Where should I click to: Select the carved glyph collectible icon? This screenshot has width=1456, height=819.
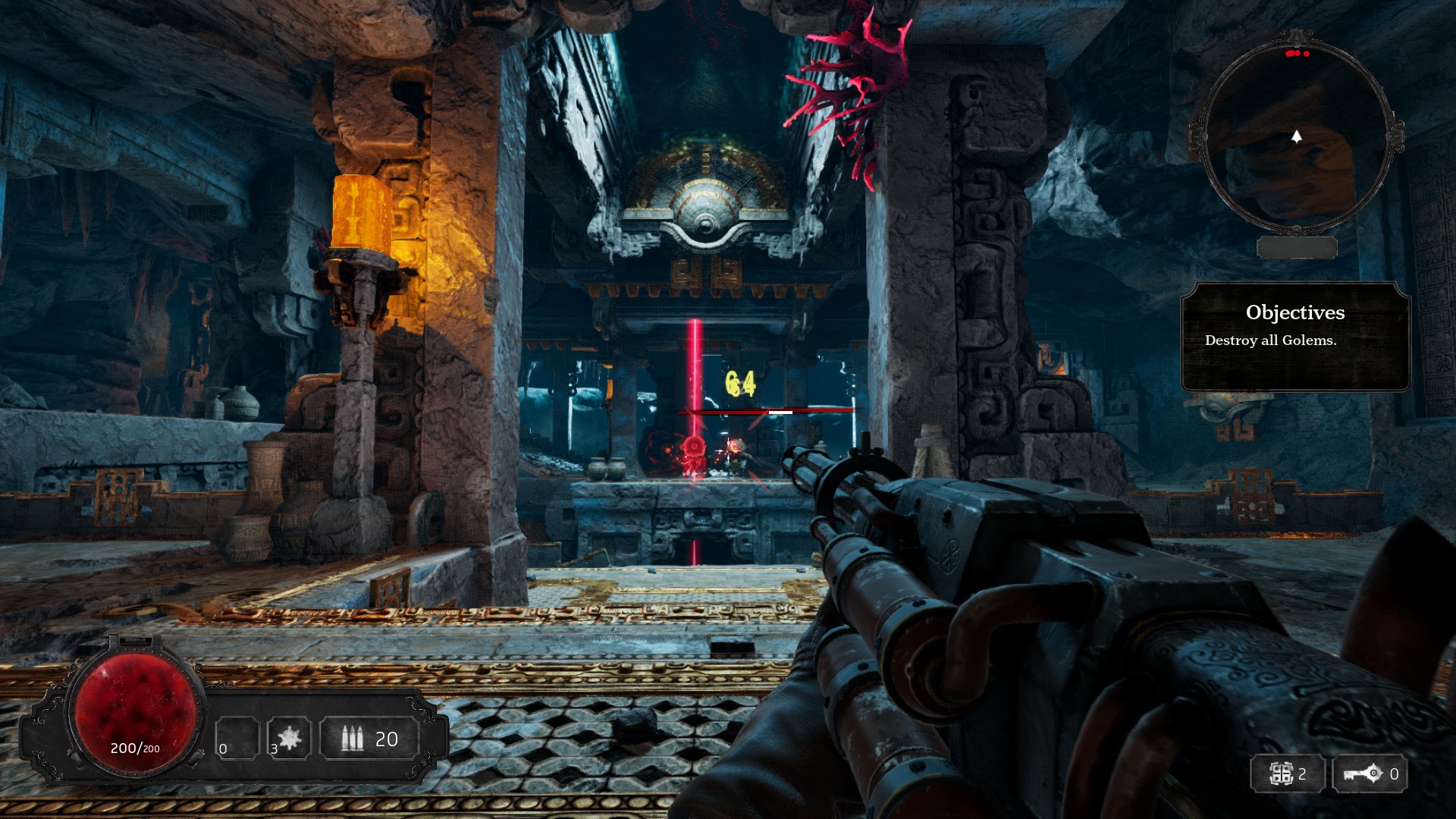1281,774
